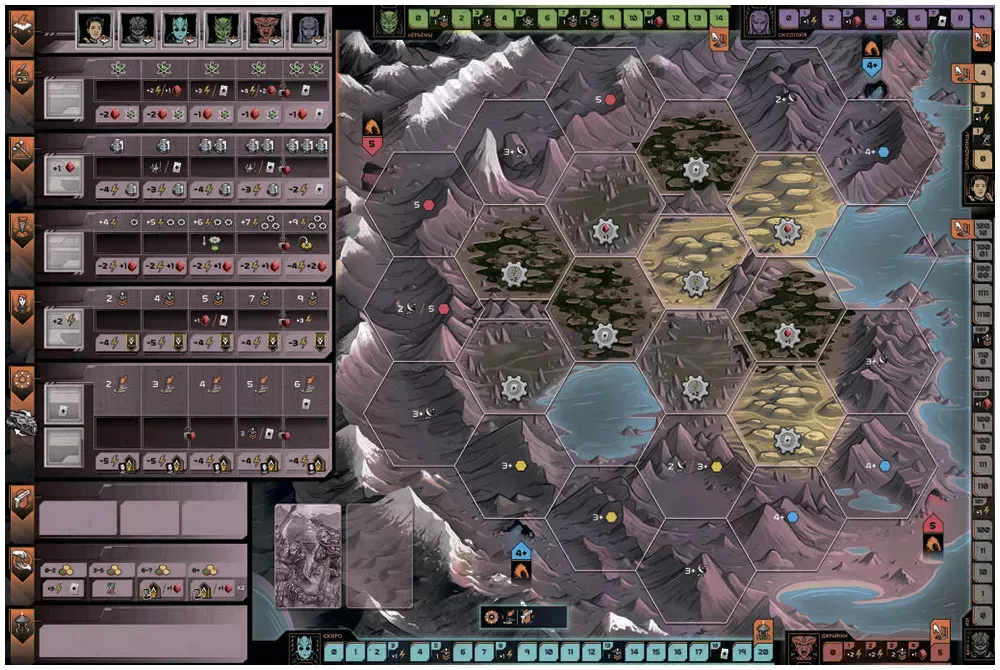Click the hammer action row banner
Image resolution: width=1000 pixels, height=670 pixels.
(20, 150)
